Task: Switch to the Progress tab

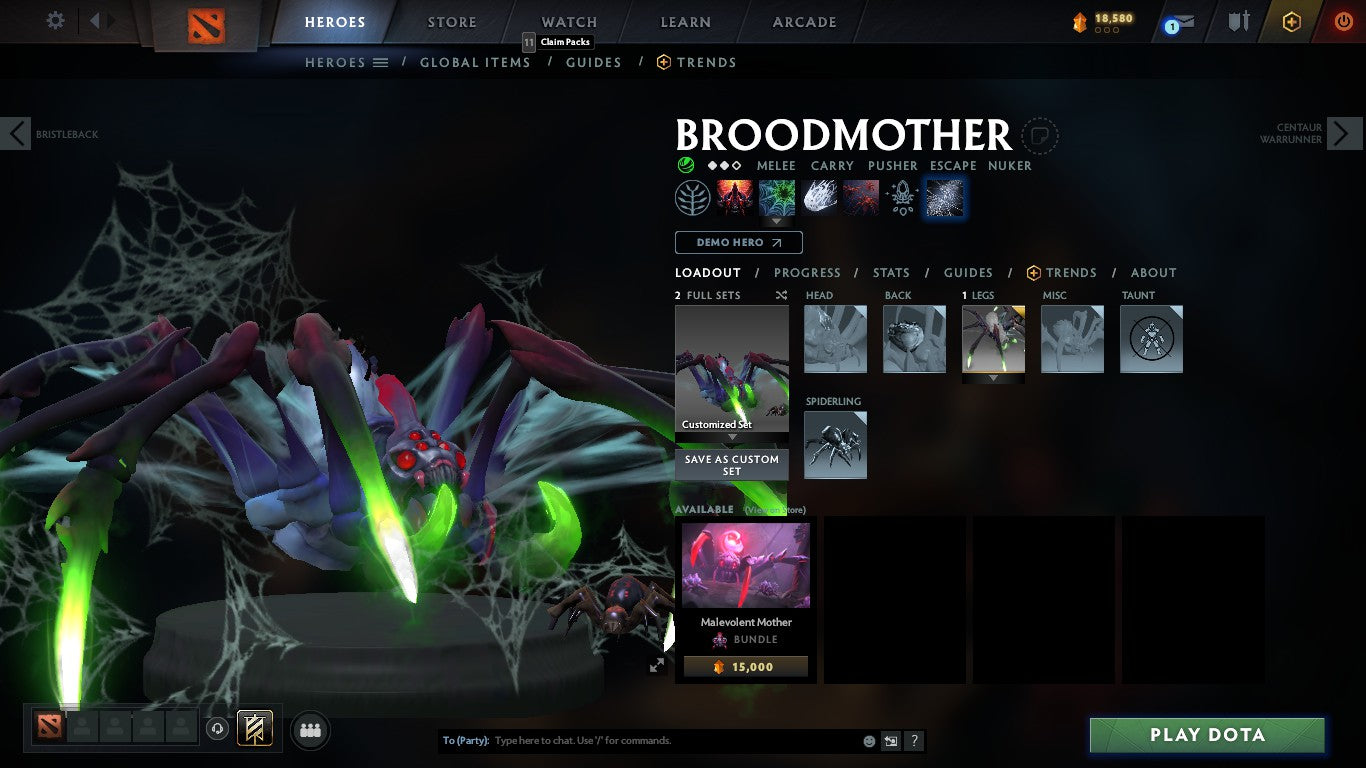Action: 808,272
